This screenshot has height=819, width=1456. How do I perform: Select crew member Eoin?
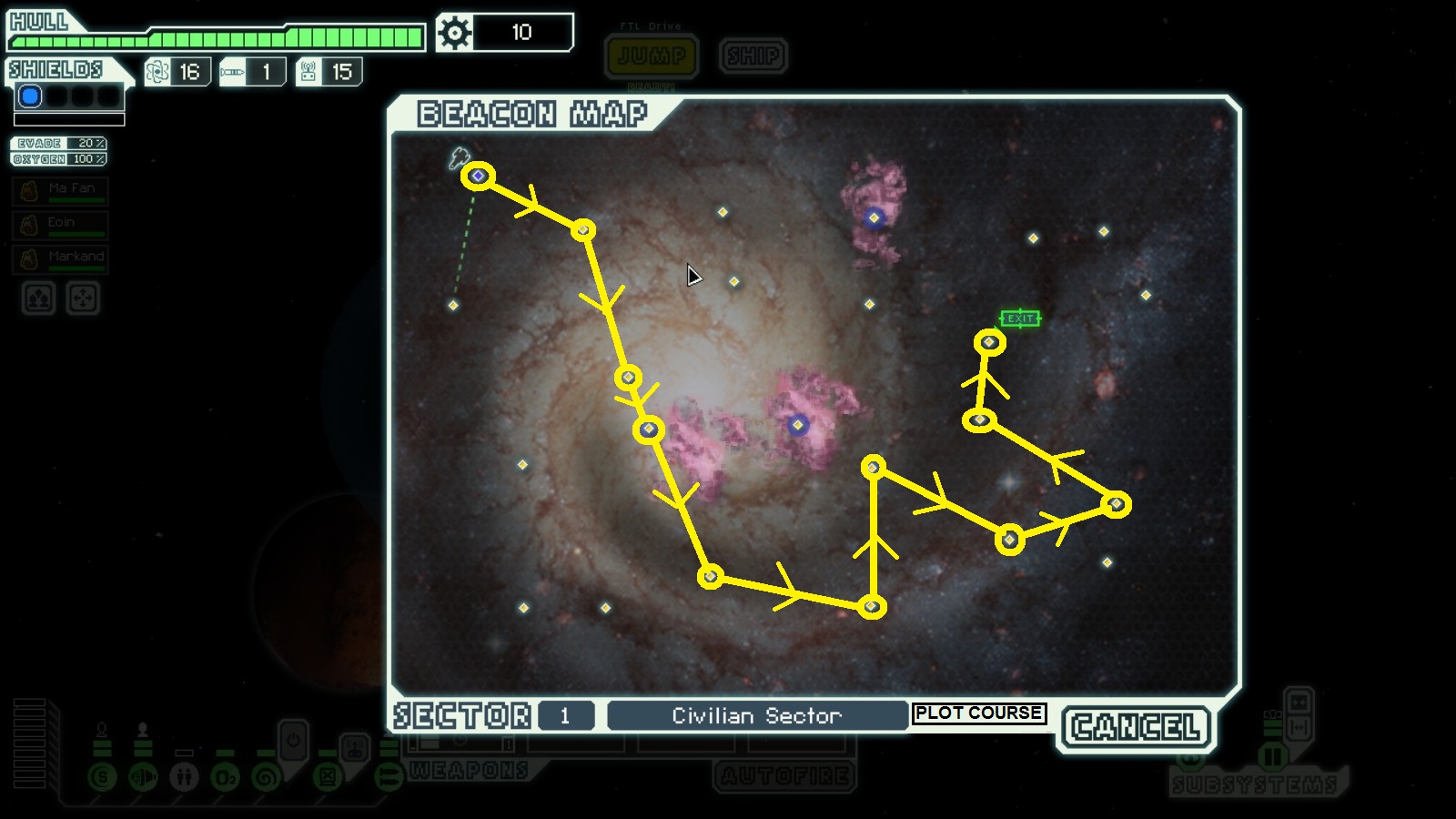60,224
